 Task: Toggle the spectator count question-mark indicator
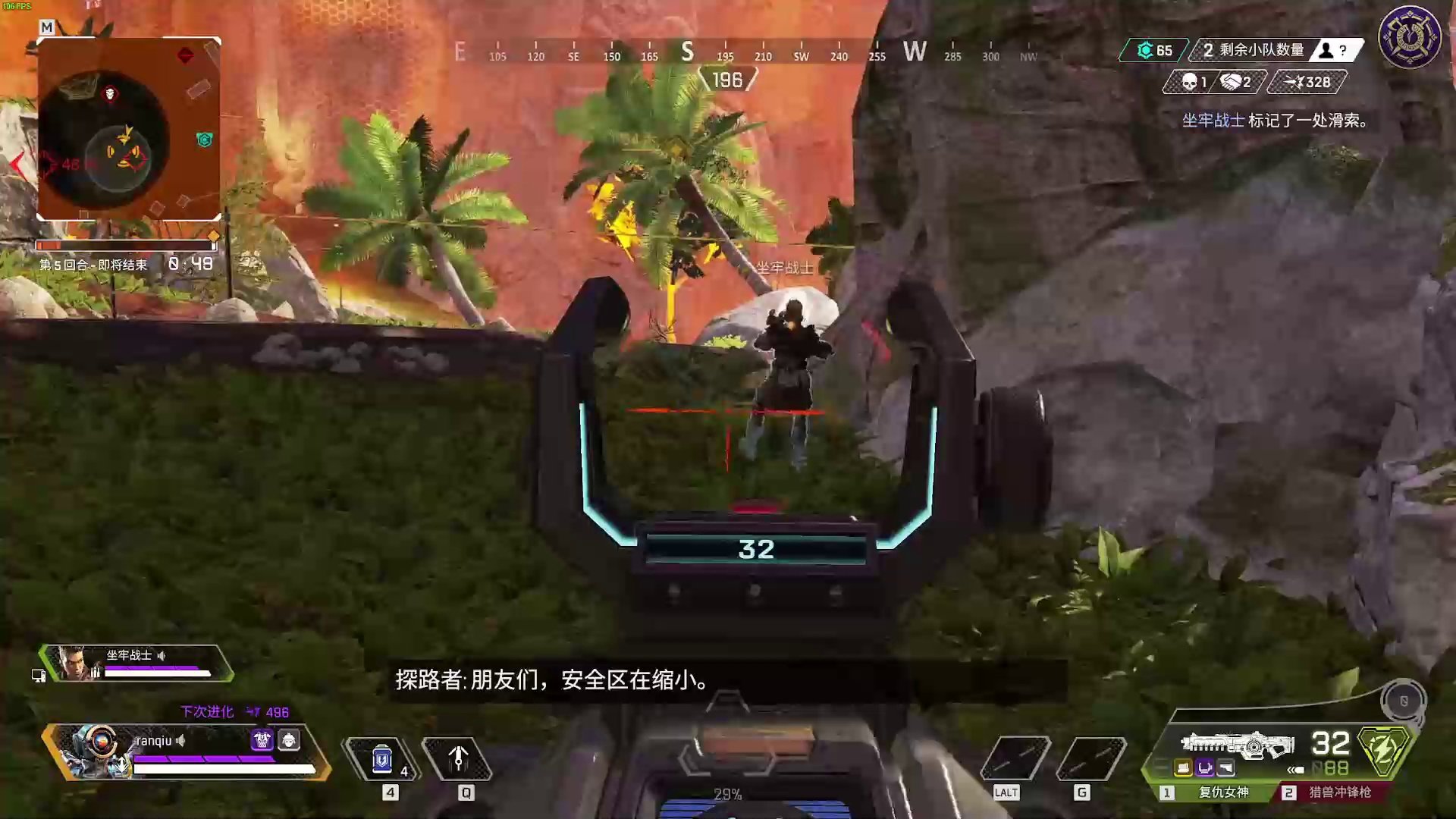click(x=1342, y=51)
